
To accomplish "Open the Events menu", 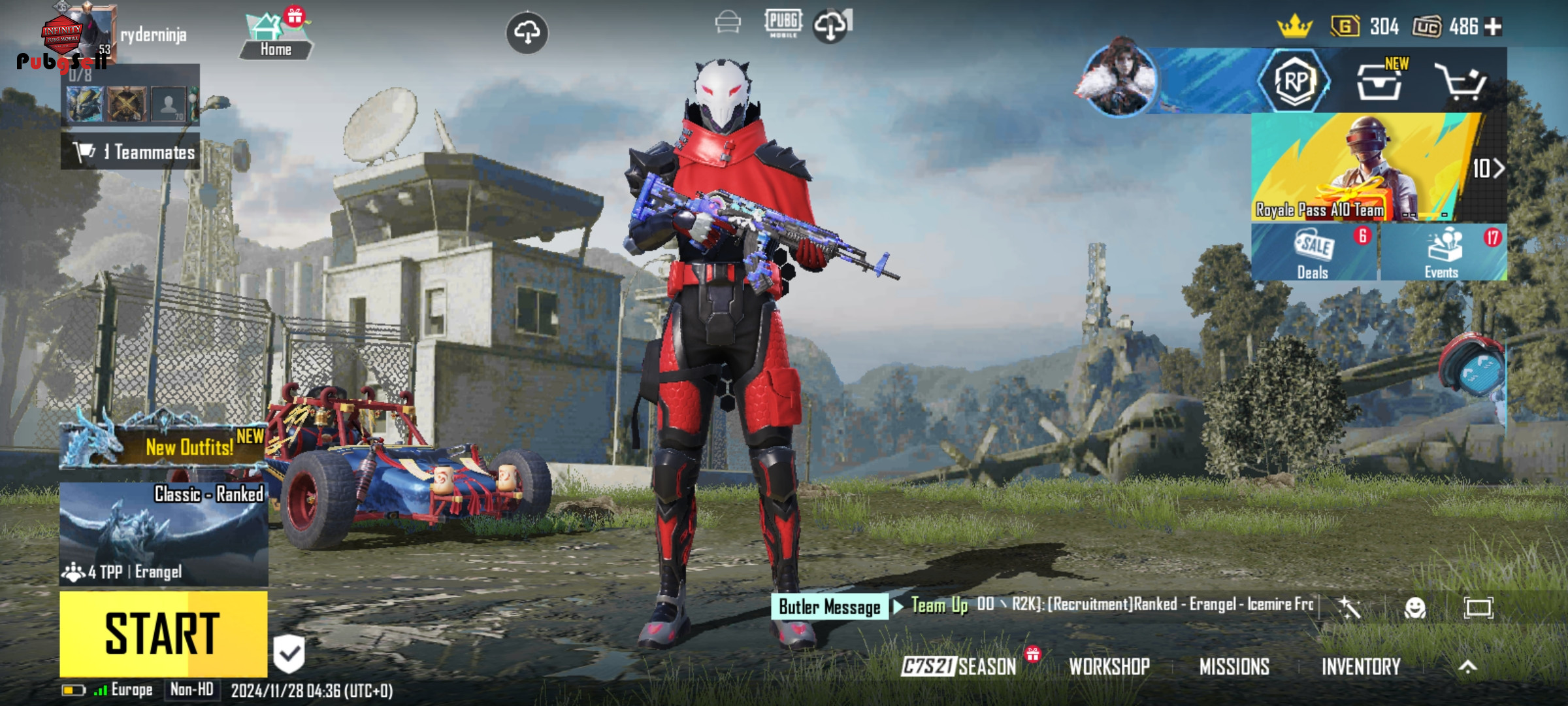I will [1443, 253].
